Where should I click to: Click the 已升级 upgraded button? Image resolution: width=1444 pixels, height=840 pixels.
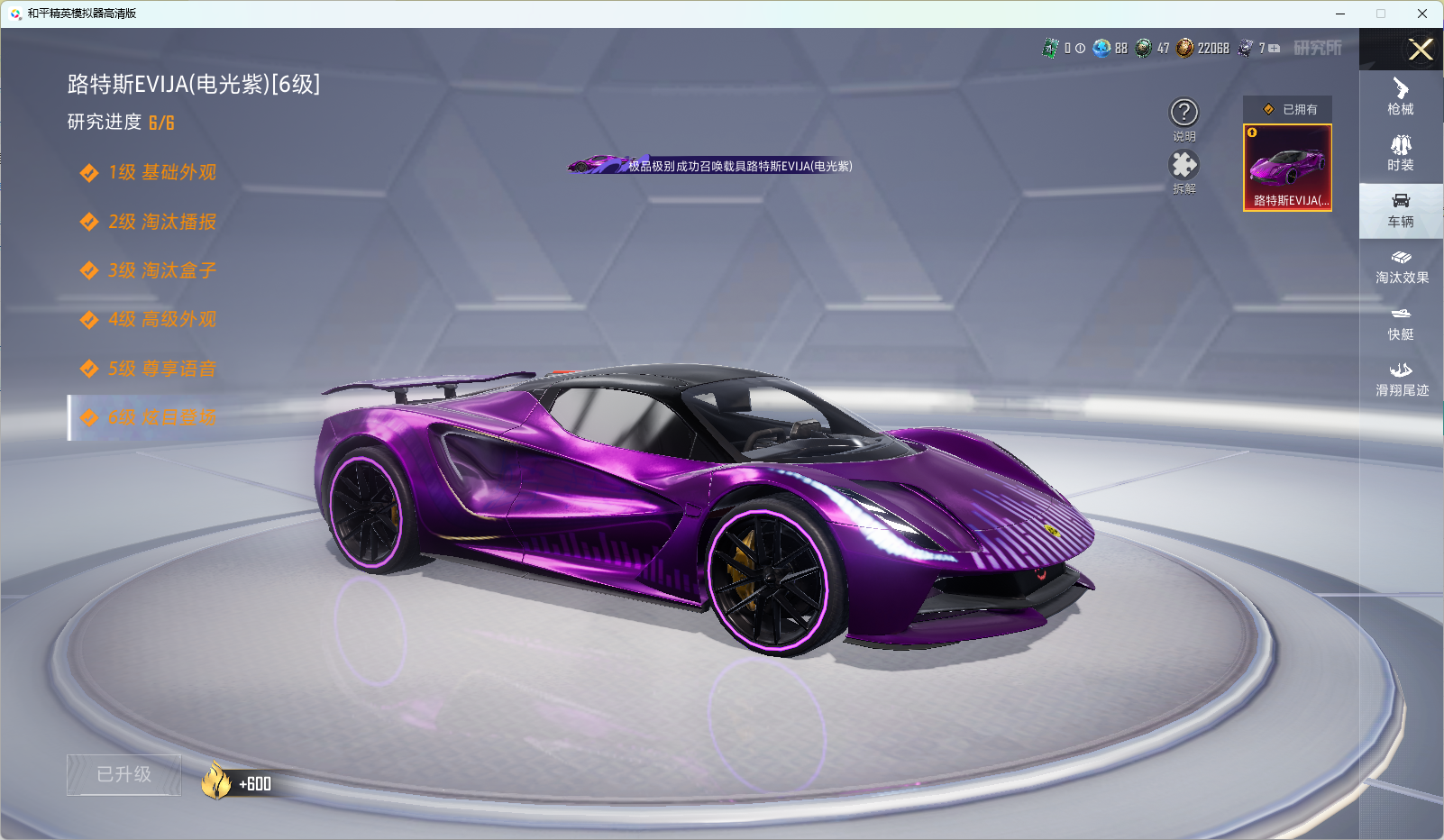pyautogui.click(x=124, y=774)
